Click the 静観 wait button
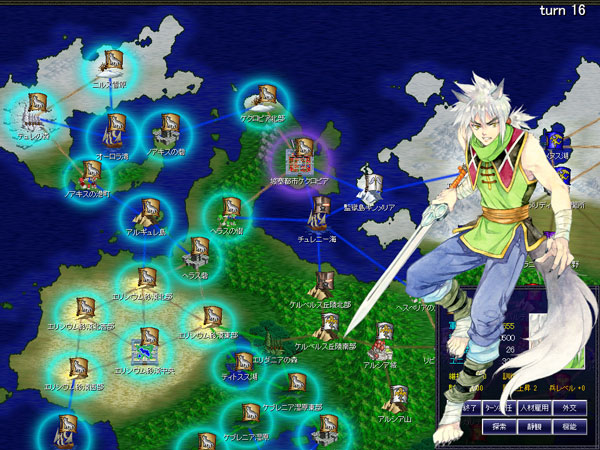The width and height of the screenshot is (600, 450). 534,426
